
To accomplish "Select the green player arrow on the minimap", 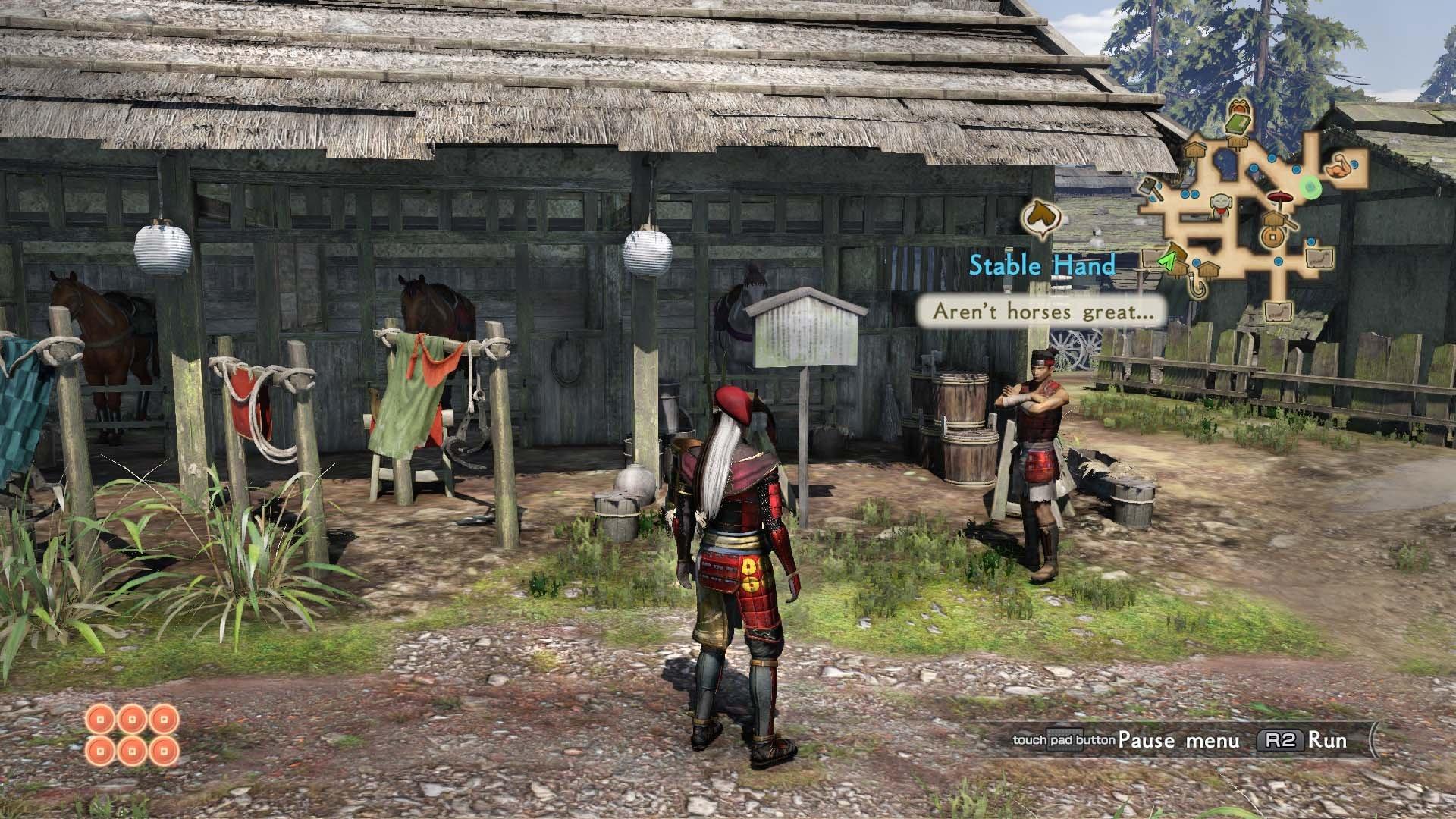I will (x=1168, y=260).
